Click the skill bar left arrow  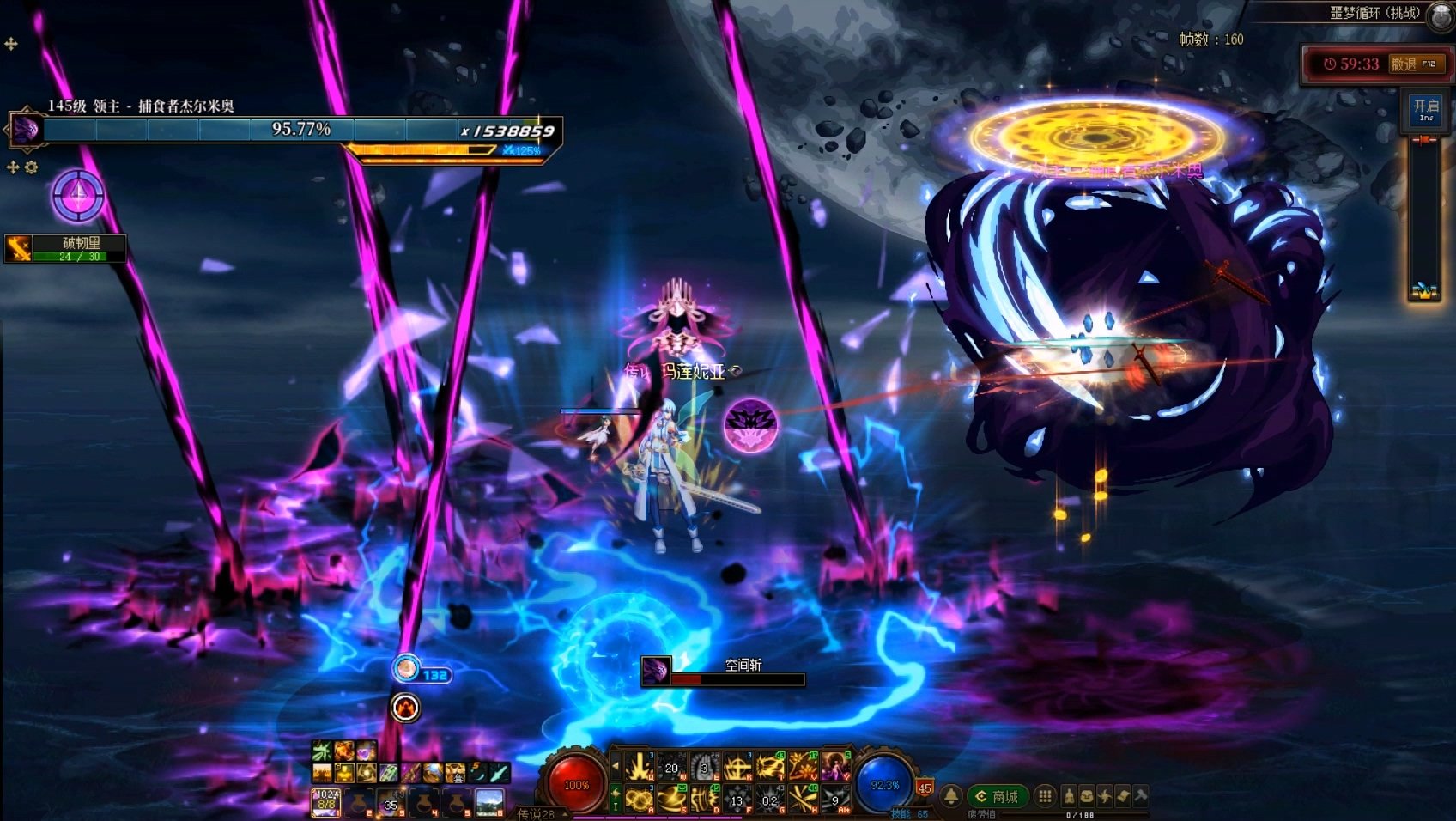click(615, 764)
